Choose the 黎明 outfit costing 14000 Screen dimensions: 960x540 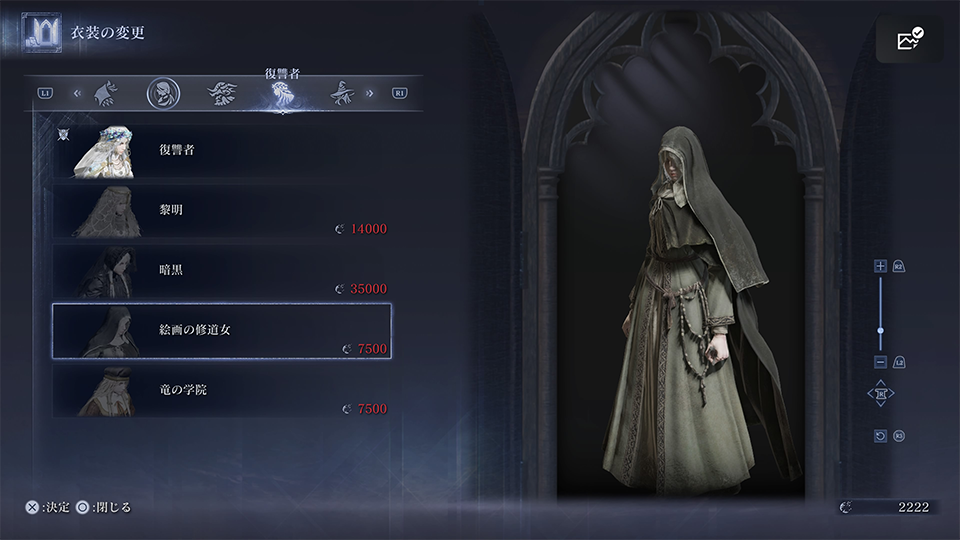[x=222, y=211]
